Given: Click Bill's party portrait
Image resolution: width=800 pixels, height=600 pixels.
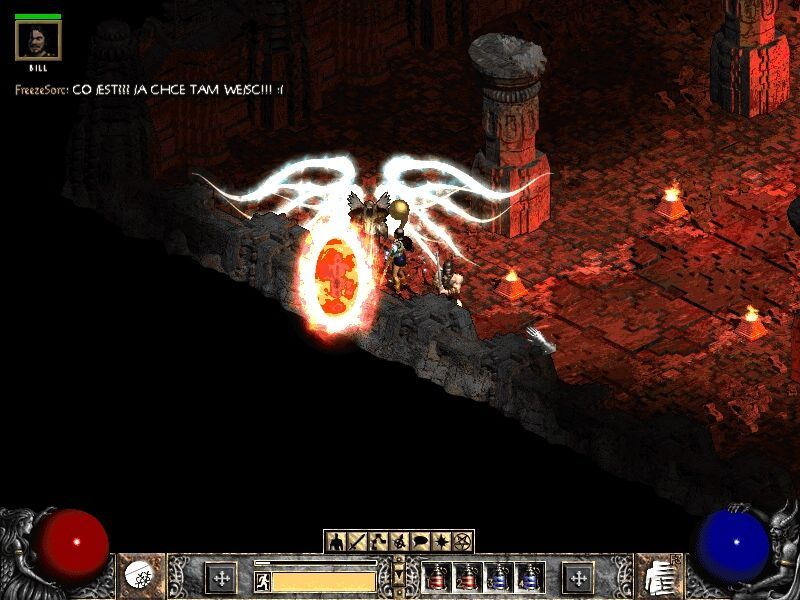Looking at the screenshot, I should [38, 42].
